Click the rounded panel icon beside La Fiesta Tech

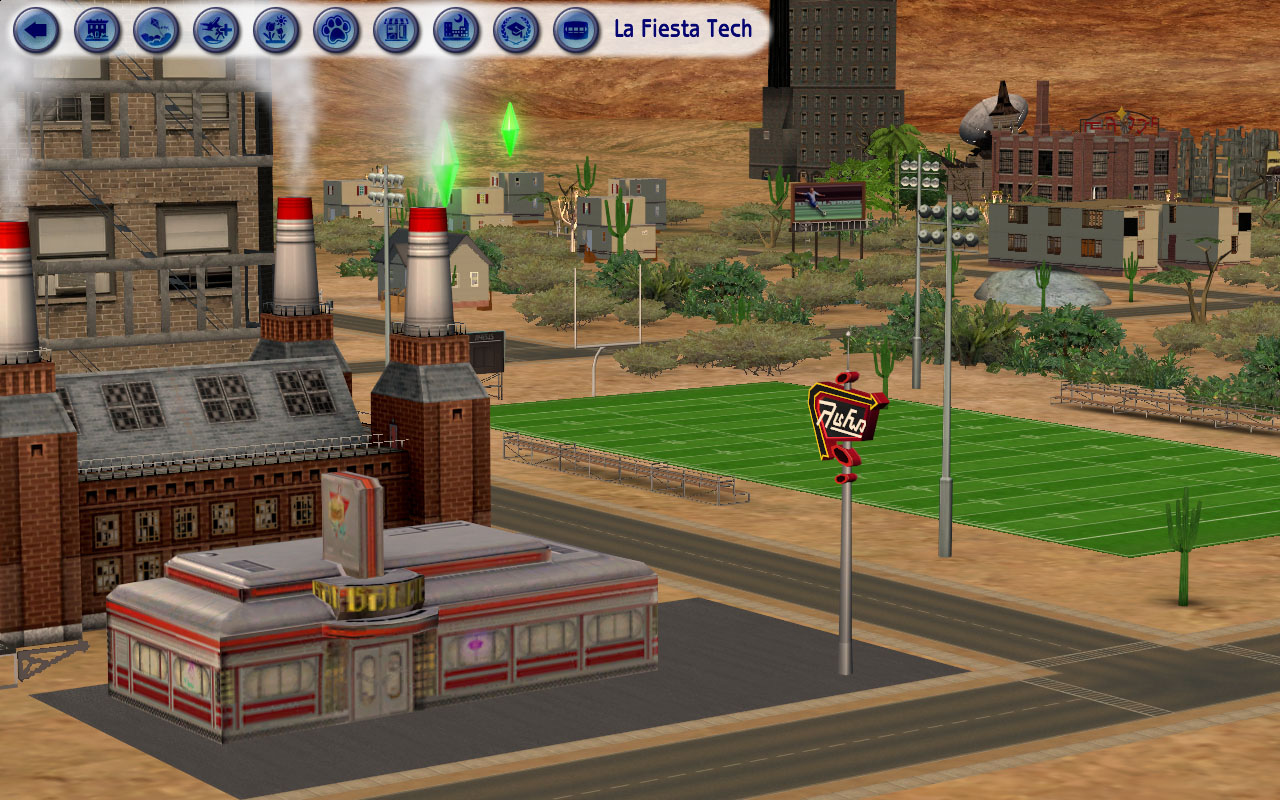(577, 30)
